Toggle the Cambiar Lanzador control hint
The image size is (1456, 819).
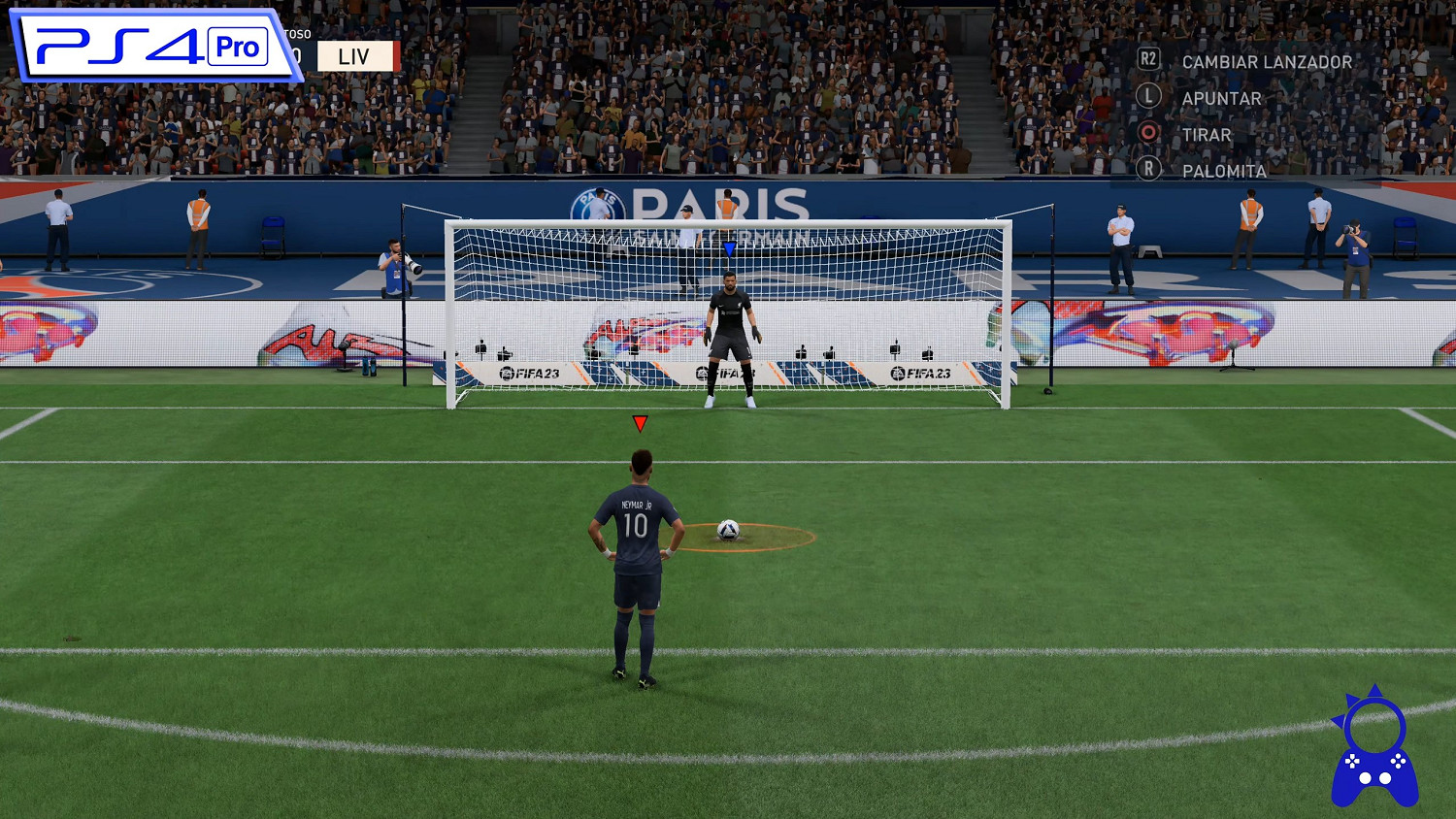[x=1266, y=60]
